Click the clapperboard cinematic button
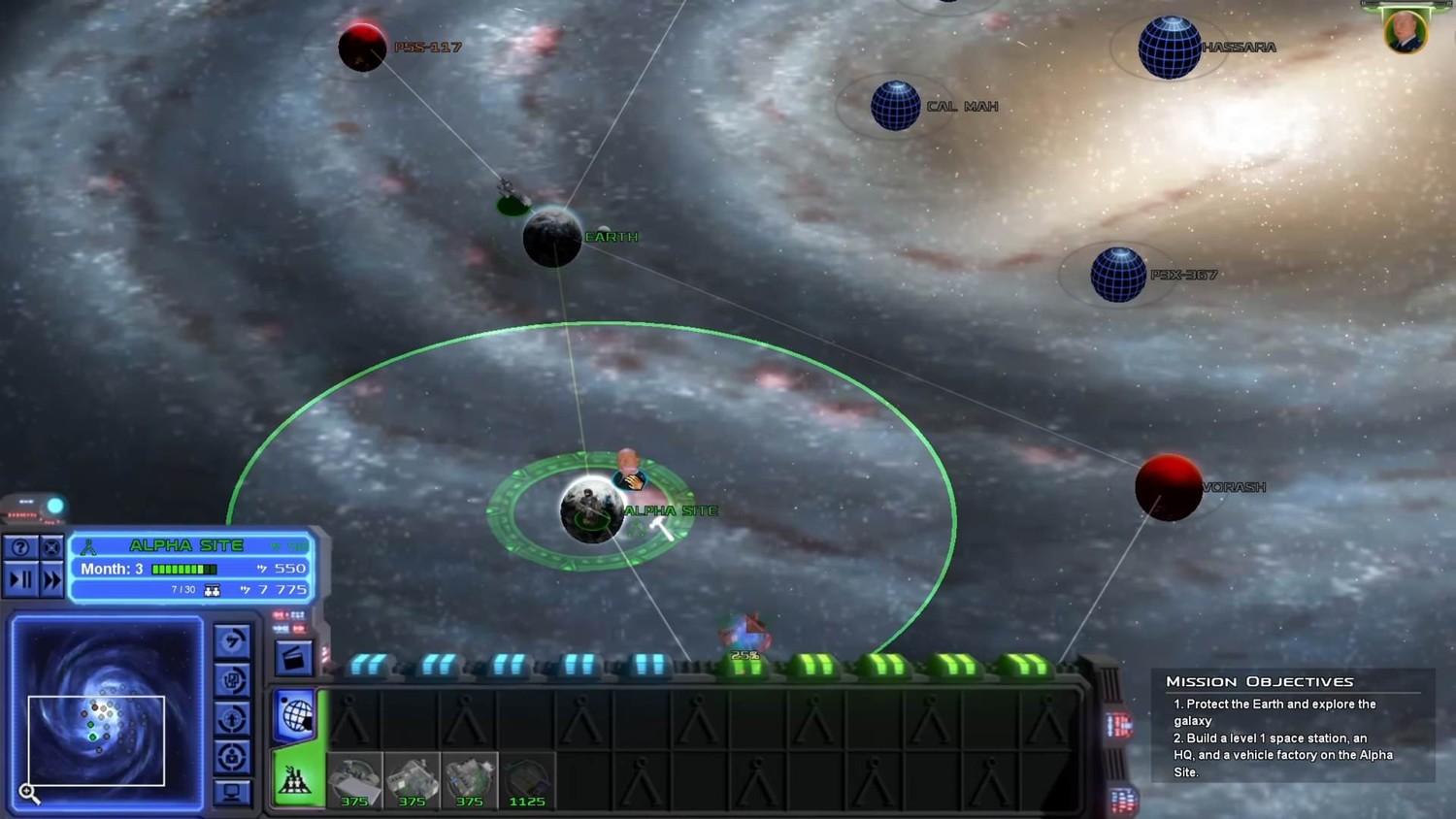Image resolution: width=1456 pixels, height=819 pixels. [293, 659]
